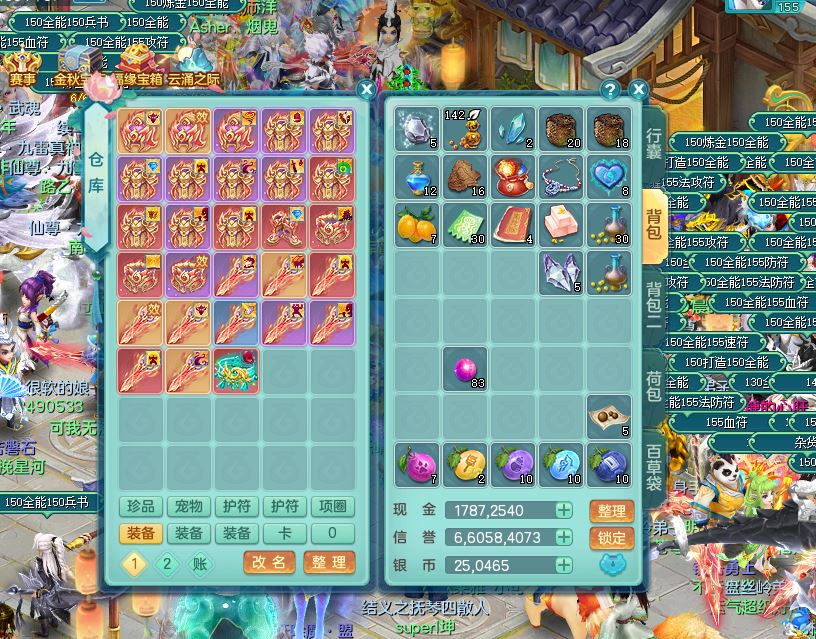This screenshot has width=816, height=639.
Task: Click the inventory 锁定 lock button
Action: (x=612, y=537)
